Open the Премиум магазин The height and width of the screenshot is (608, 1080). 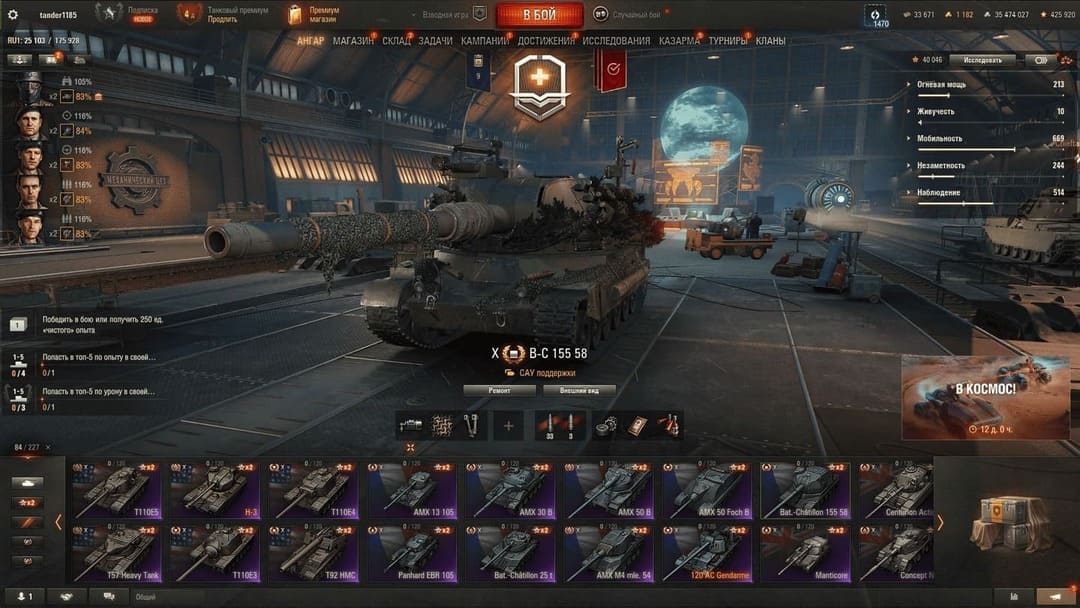pos(313,14)
